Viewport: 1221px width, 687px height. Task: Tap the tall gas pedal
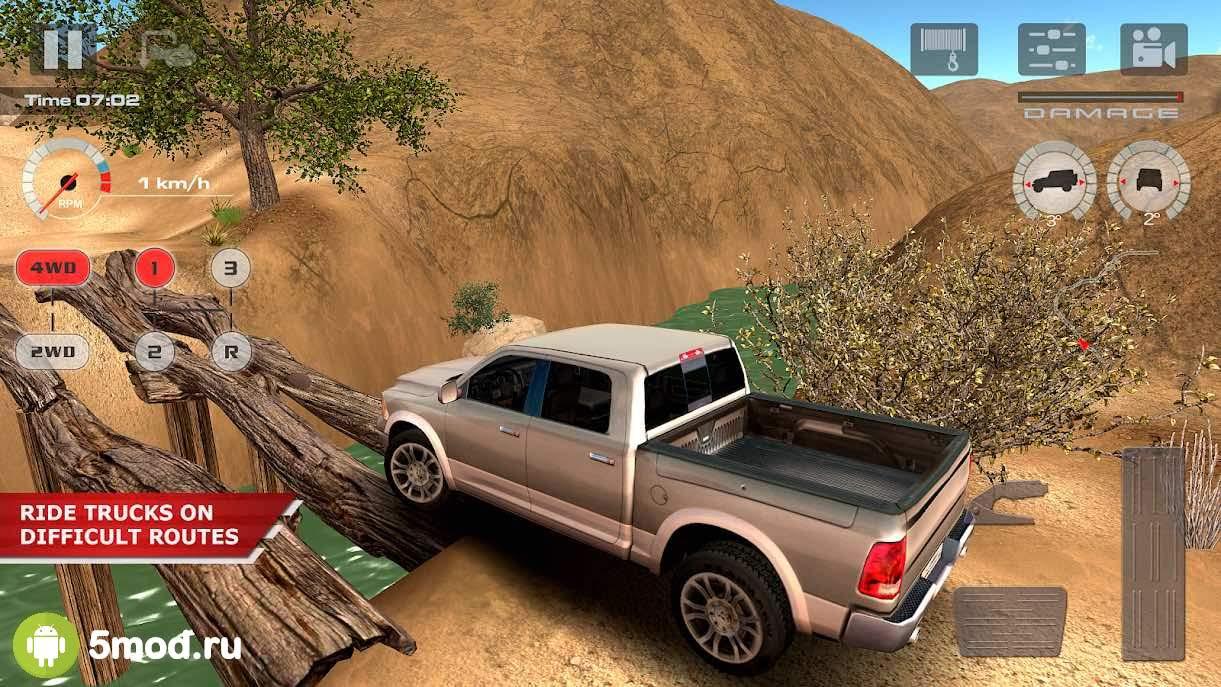click(x=1152, y=553)
